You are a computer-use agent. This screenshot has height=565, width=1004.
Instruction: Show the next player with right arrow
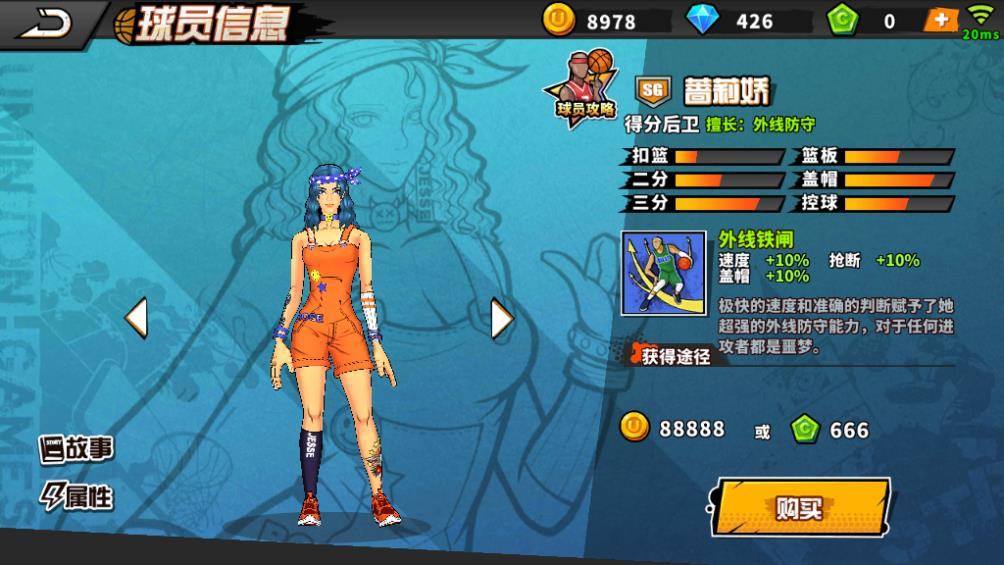tap(502, 318)
